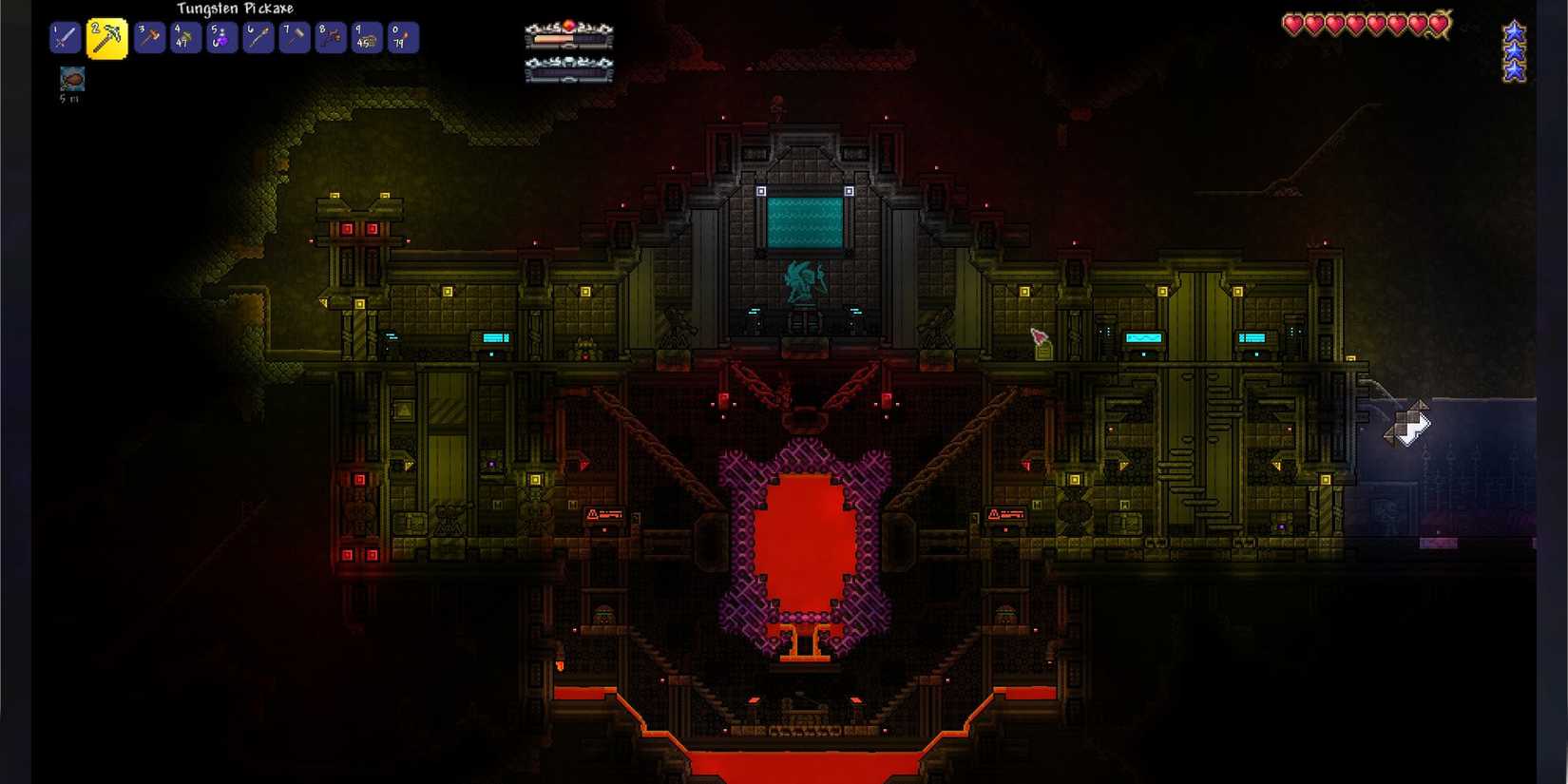The image size is (1568, 784).
Task: Click the bottom mana star
Action: pyautogui.click(x=1515, y=68)
